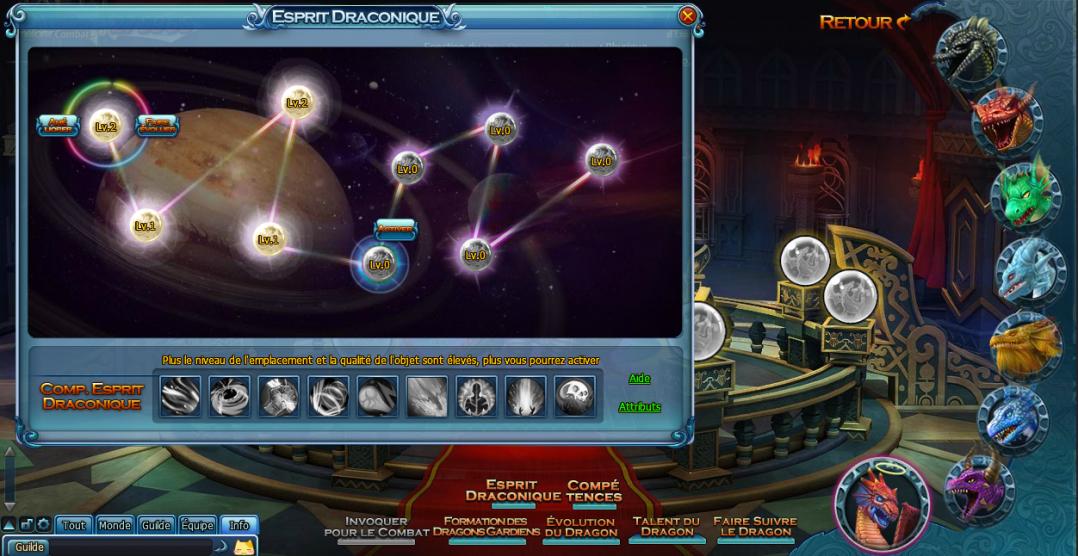1078x556 pixels.
Task: Open chat settings gear icon
Action: coord(43,525)
